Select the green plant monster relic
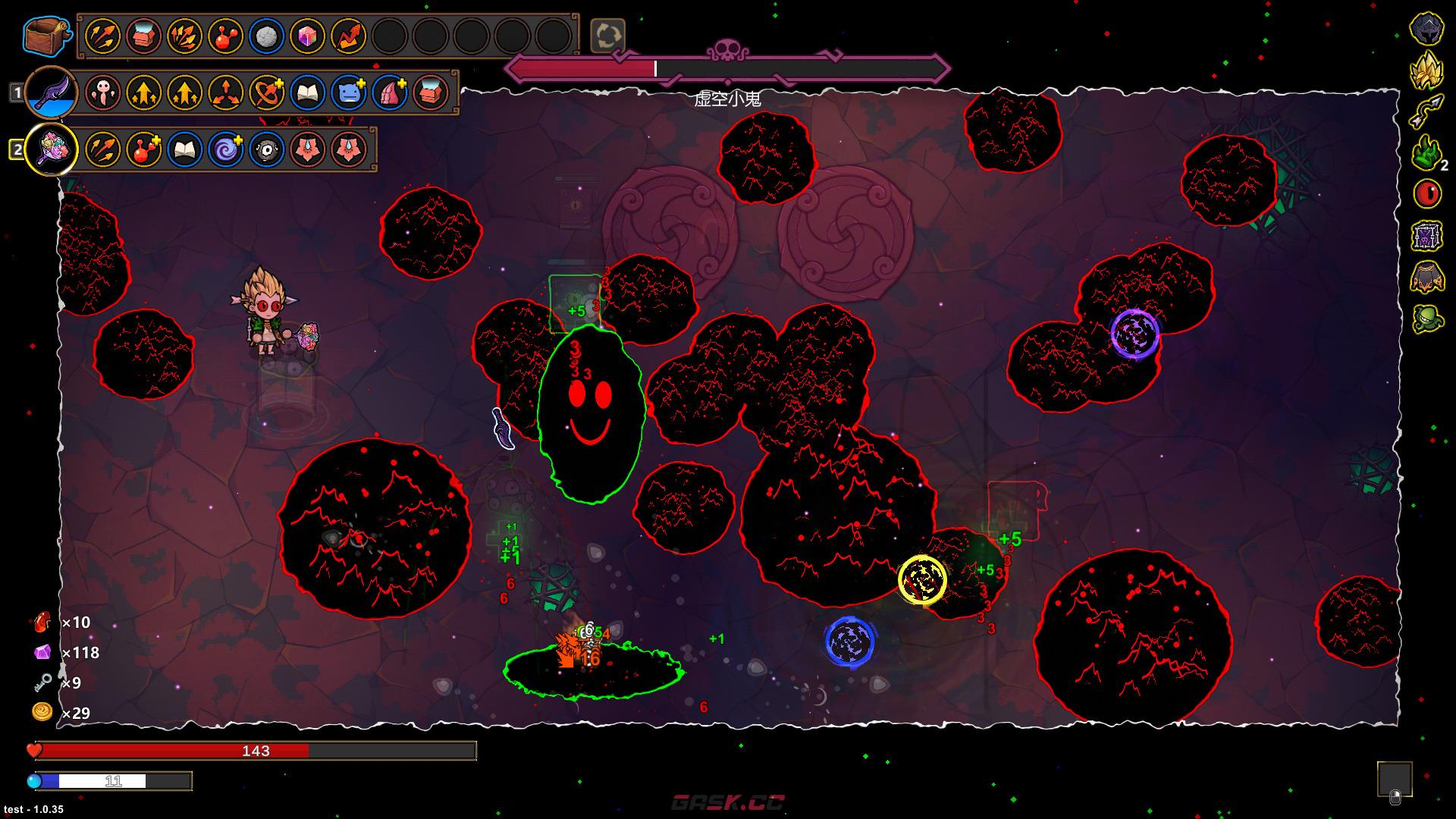 (x=1426, y=318)
